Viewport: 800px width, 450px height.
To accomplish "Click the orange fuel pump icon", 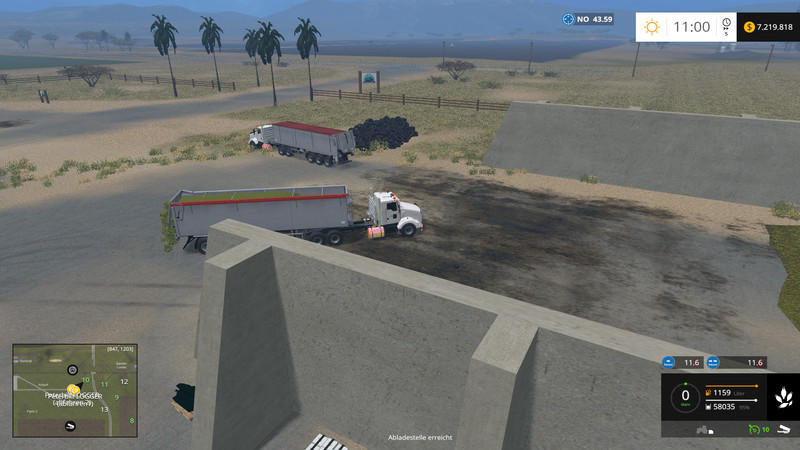I will 709,391.
